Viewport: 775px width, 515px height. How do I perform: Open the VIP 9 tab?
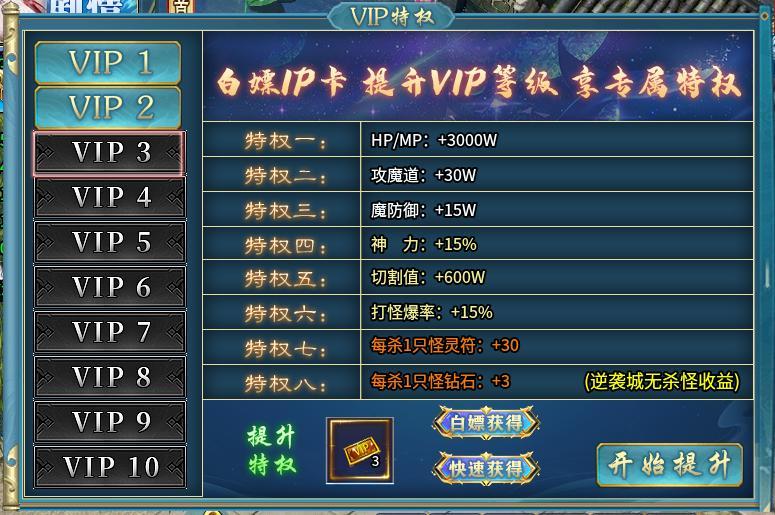tap(109, 422)
